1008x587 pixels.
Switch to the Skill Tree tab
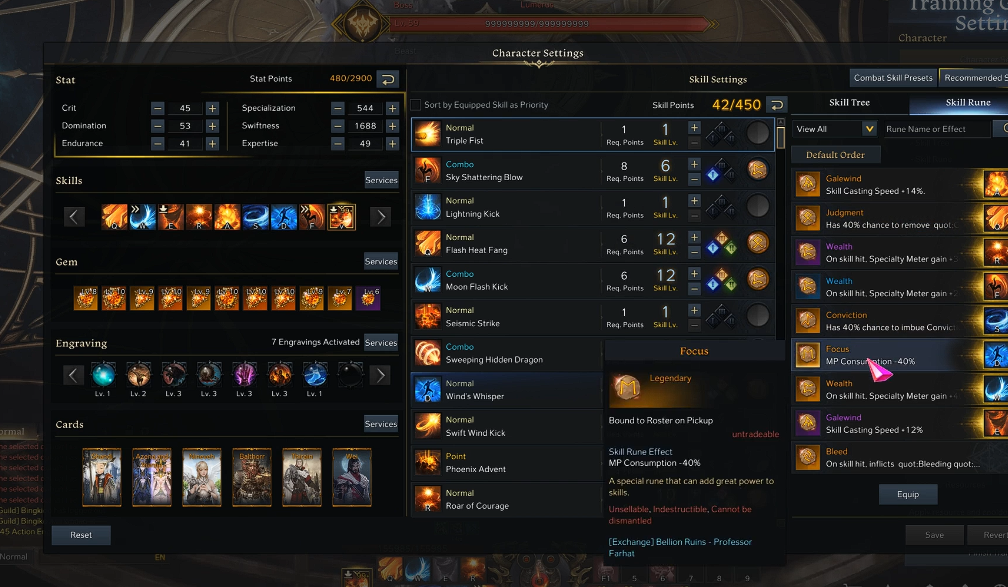[849, 102]
